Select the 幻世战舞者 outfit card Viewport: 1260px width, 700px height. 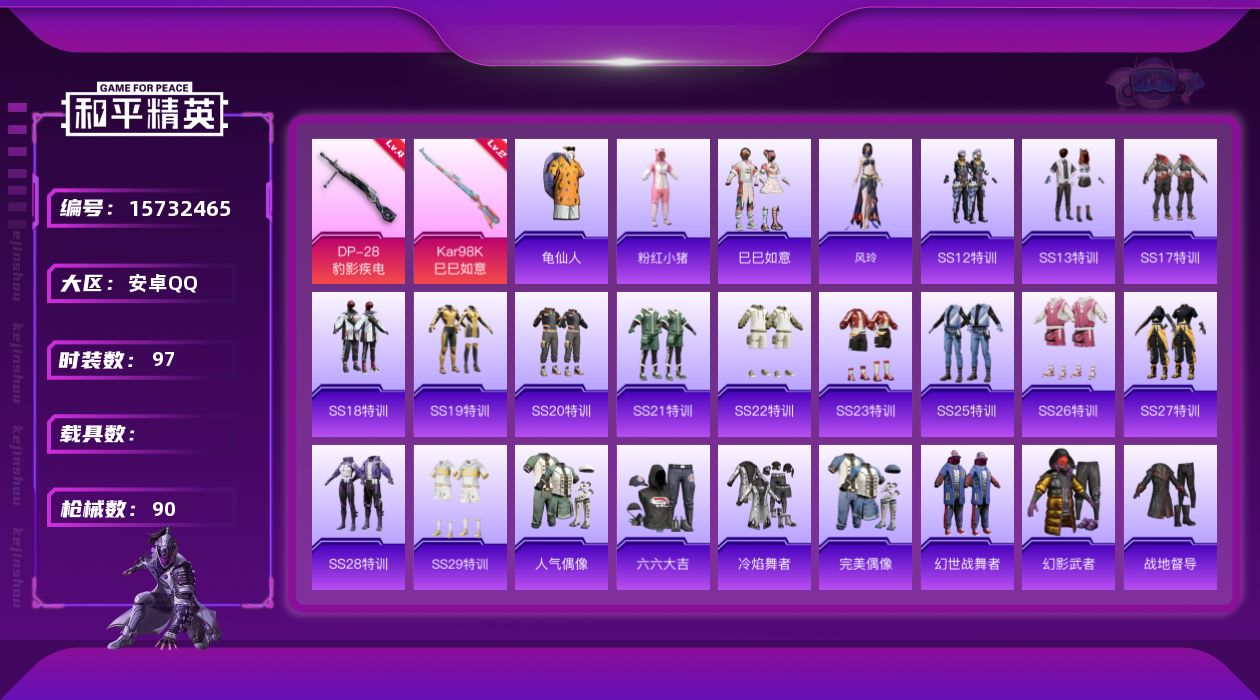coord(967,517)
